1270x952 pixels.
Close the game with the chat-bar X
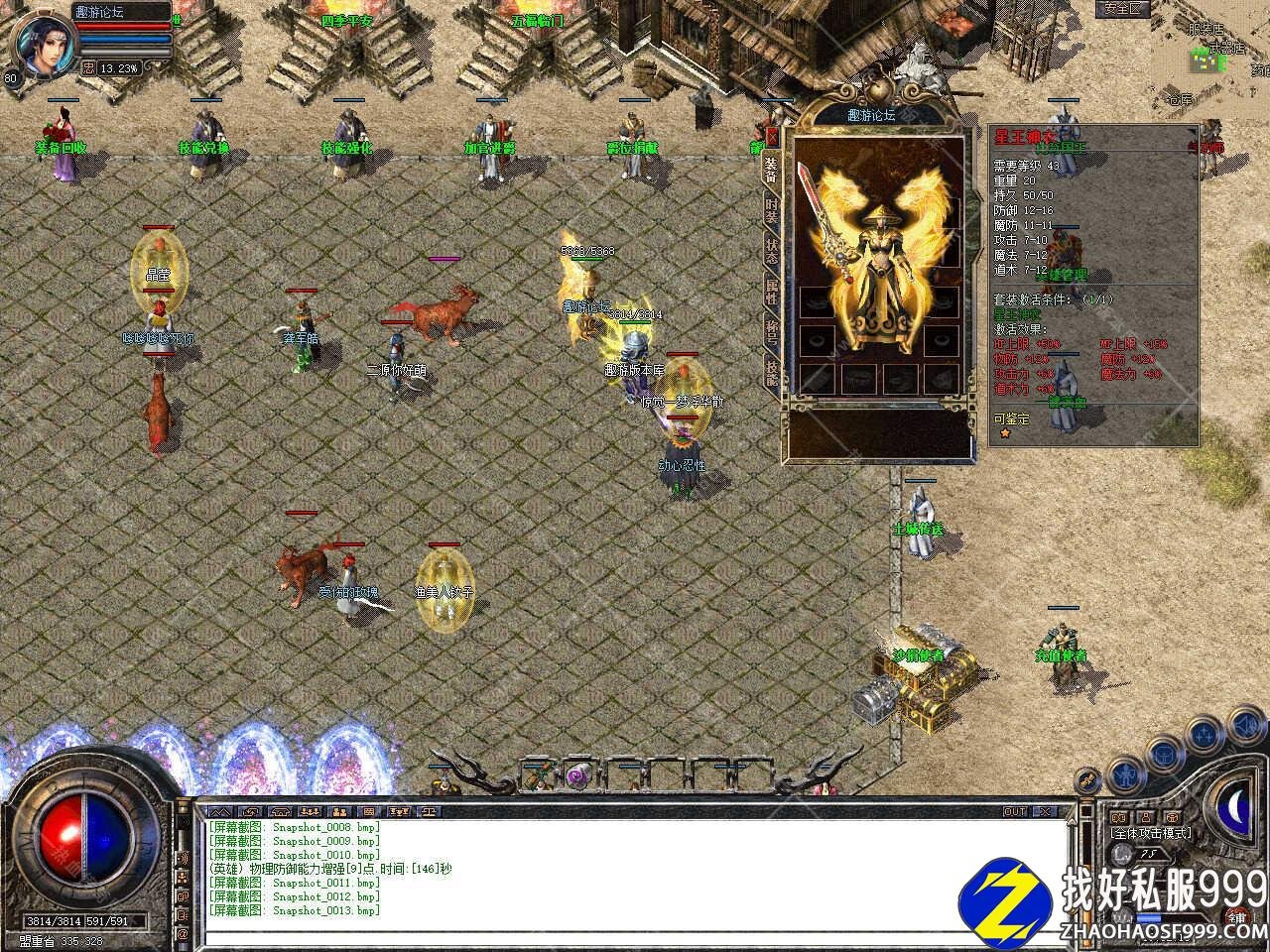point(1045,811)
